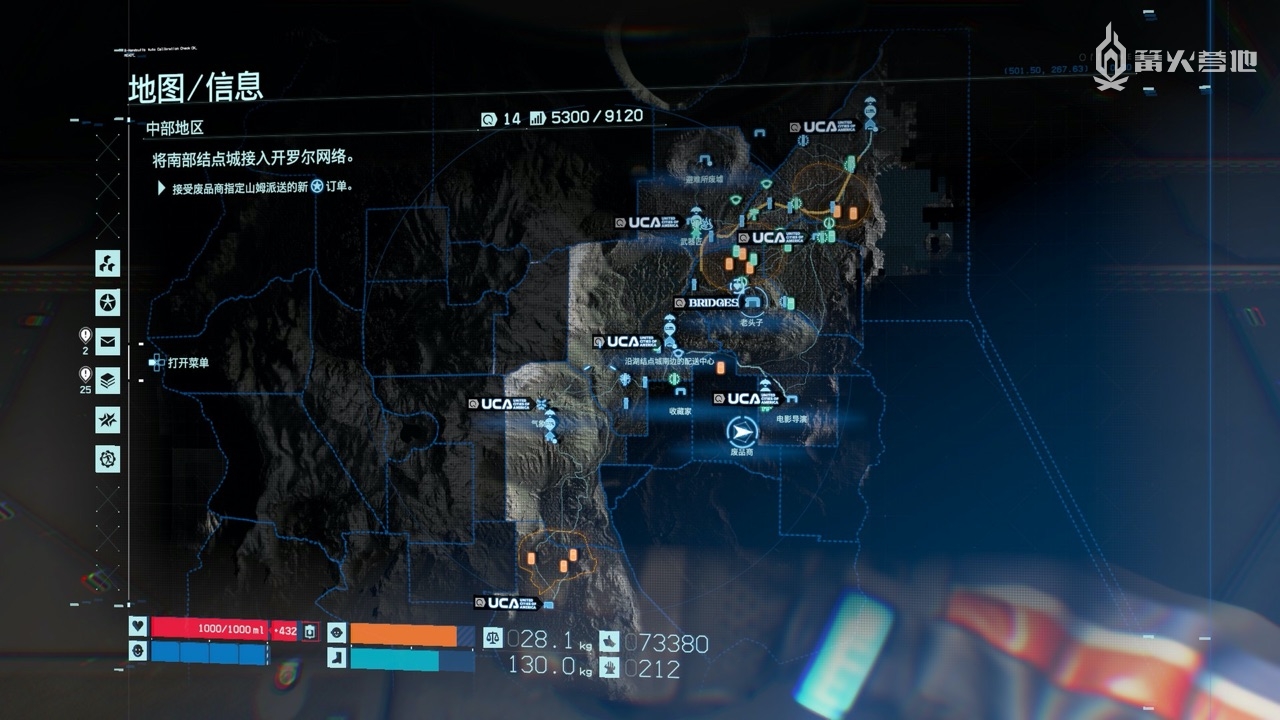Click the three-cubes icon in sidebar
The width and height of the screenshot is (1280, 720).
point(107,264)
